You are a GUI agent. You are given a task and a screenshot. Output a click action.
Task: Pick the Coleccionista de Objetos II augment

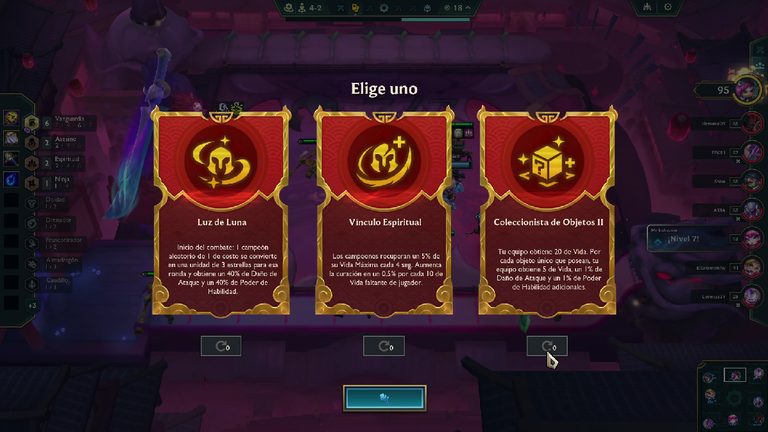coord(547,210)
